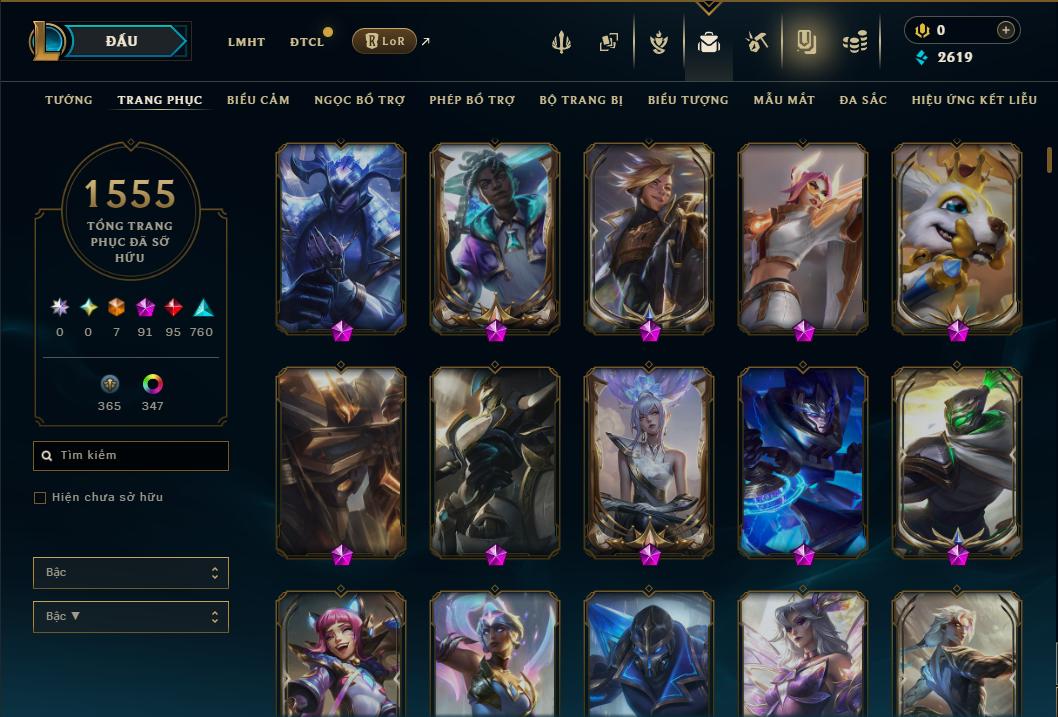Click the ĐẤU play button
The width and height of the screenshot is (1058, 717).
(x=122, y=41)
